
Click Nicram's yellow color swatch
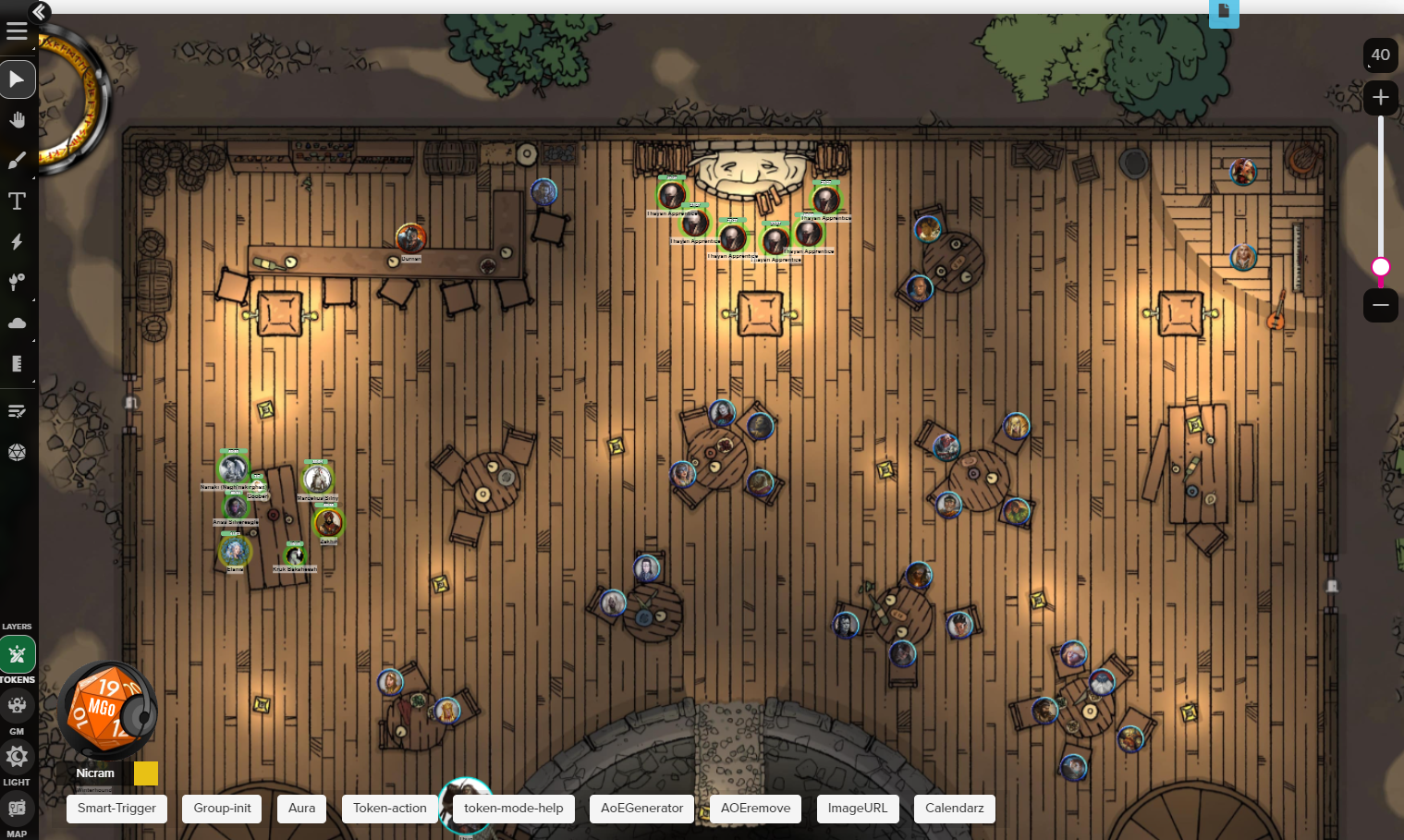(x=146, y=773)
